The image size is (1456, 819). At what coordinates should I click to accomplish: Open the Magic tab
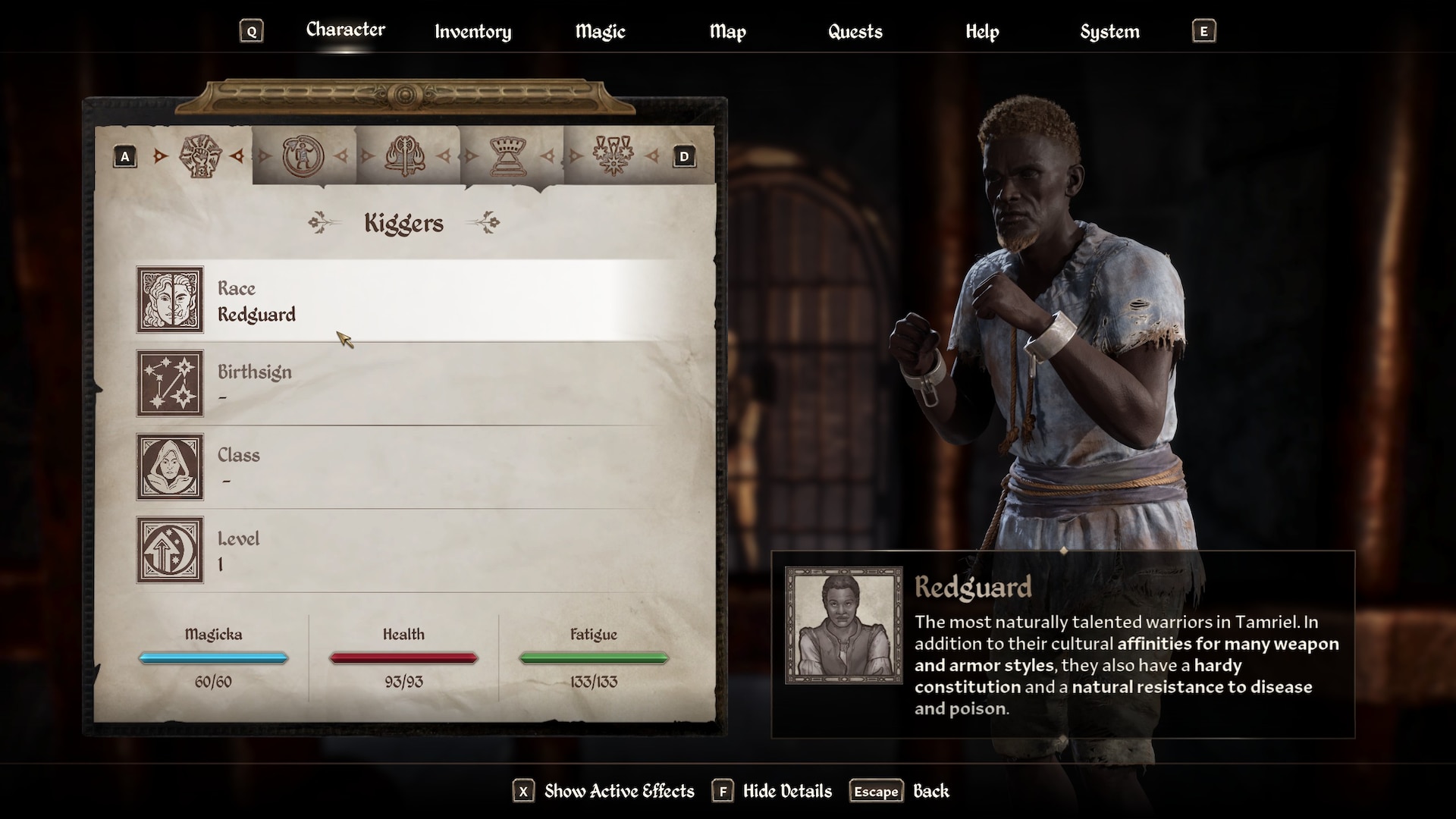pos(600,32)
